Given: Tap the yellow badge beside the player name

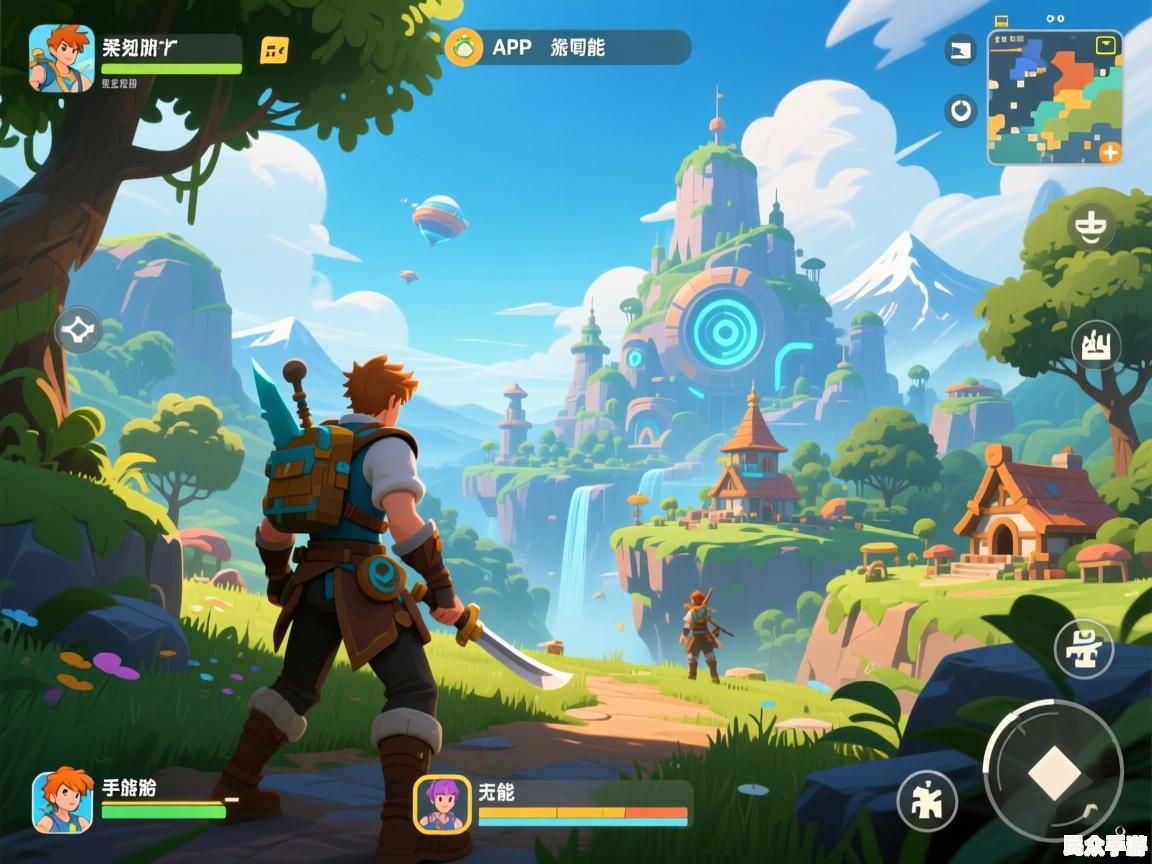Looking at the screenshot, I should 274,50.
